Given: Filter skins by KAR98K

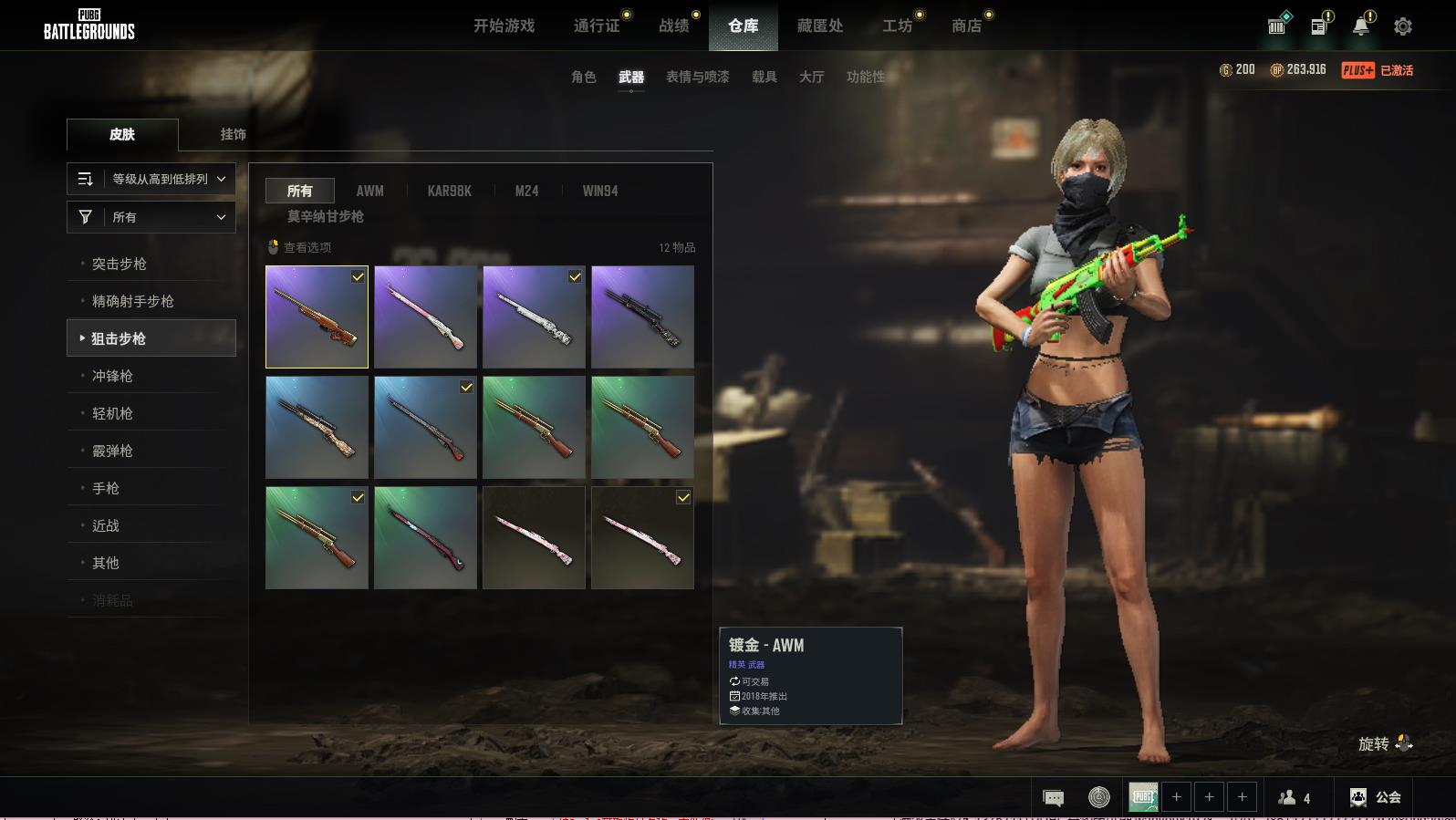Looking at the screenshot, I should click(x=449, y=191).
